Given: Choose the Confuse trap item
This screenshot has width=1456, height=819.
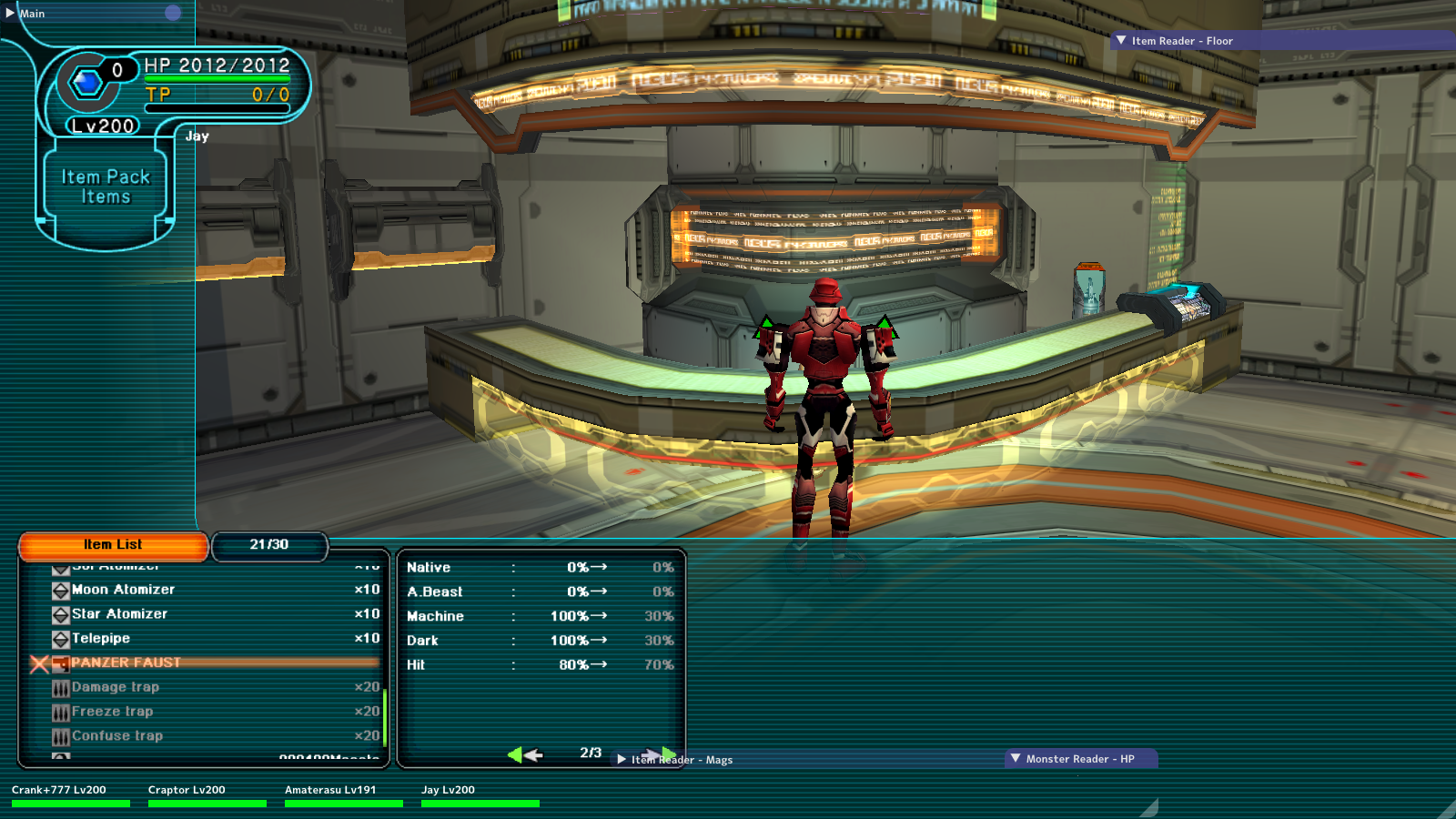Looking at the screenshot, I should (117, 736).
